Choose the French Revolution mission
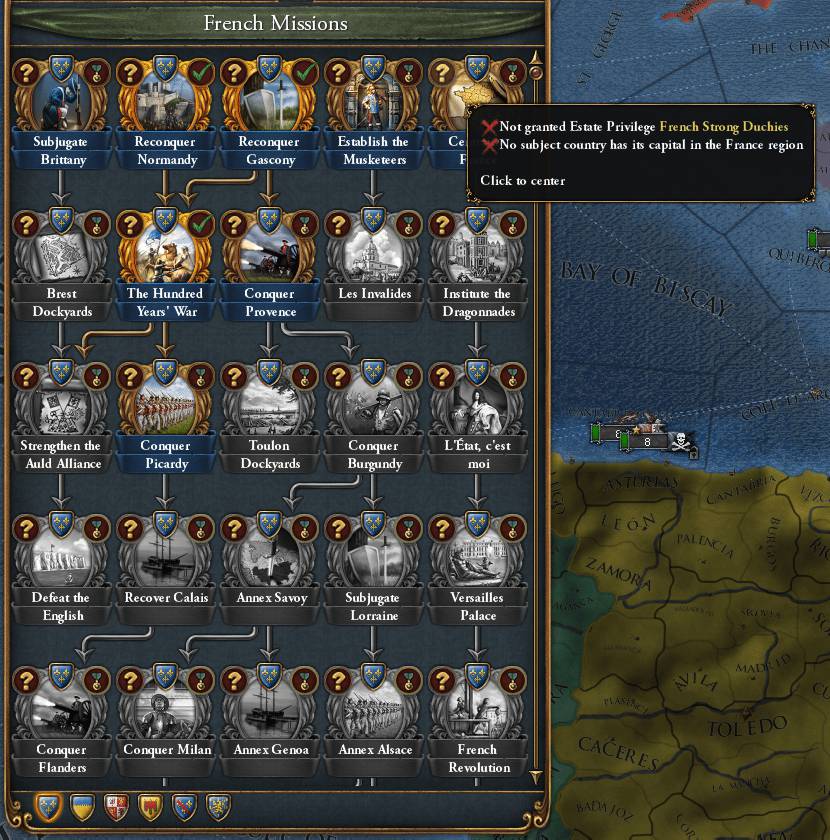 coord(477,710)
